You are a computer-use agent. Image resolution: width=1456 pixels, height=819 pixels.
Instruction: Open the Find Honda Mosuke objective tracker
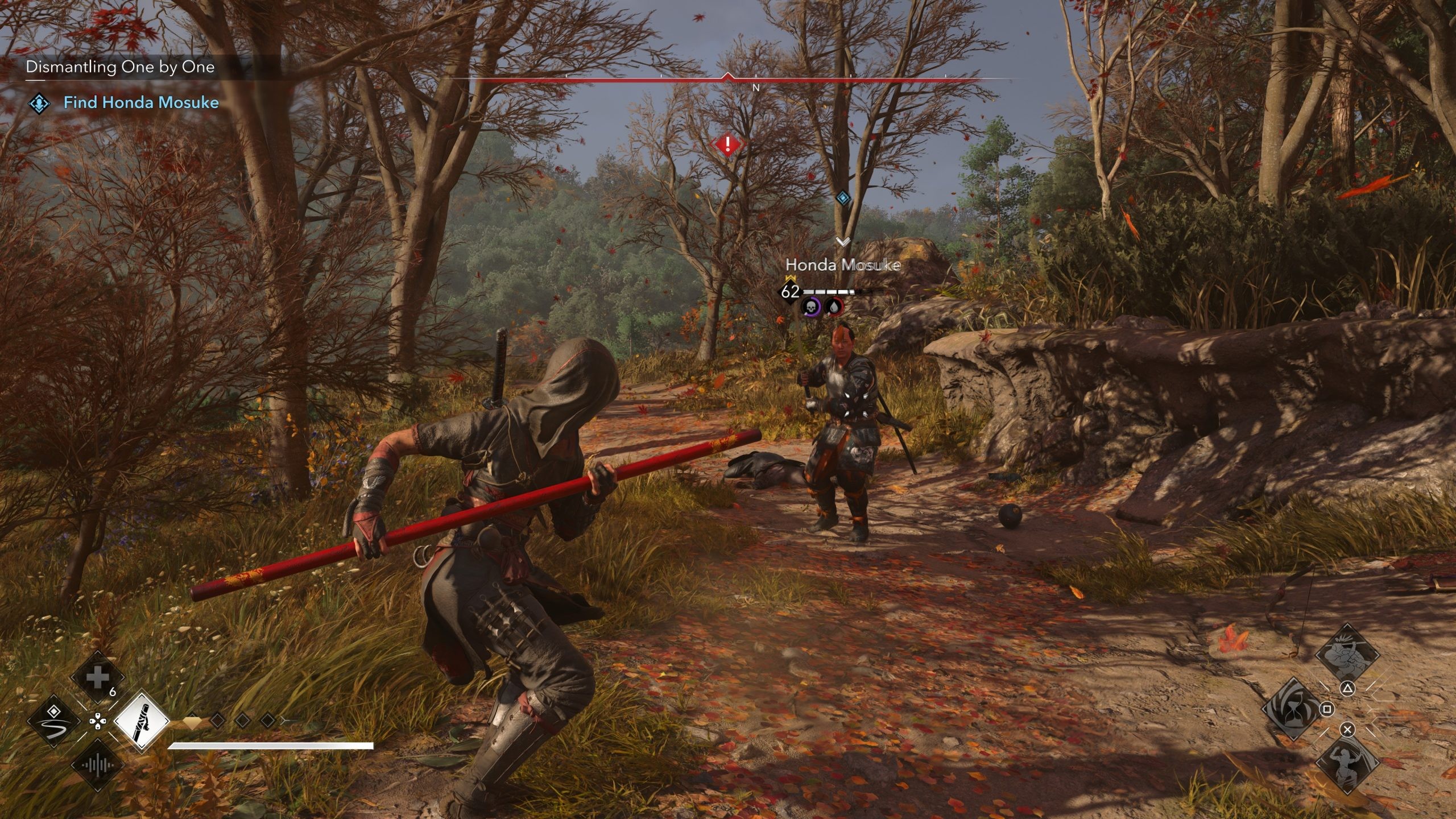[140, 103]
